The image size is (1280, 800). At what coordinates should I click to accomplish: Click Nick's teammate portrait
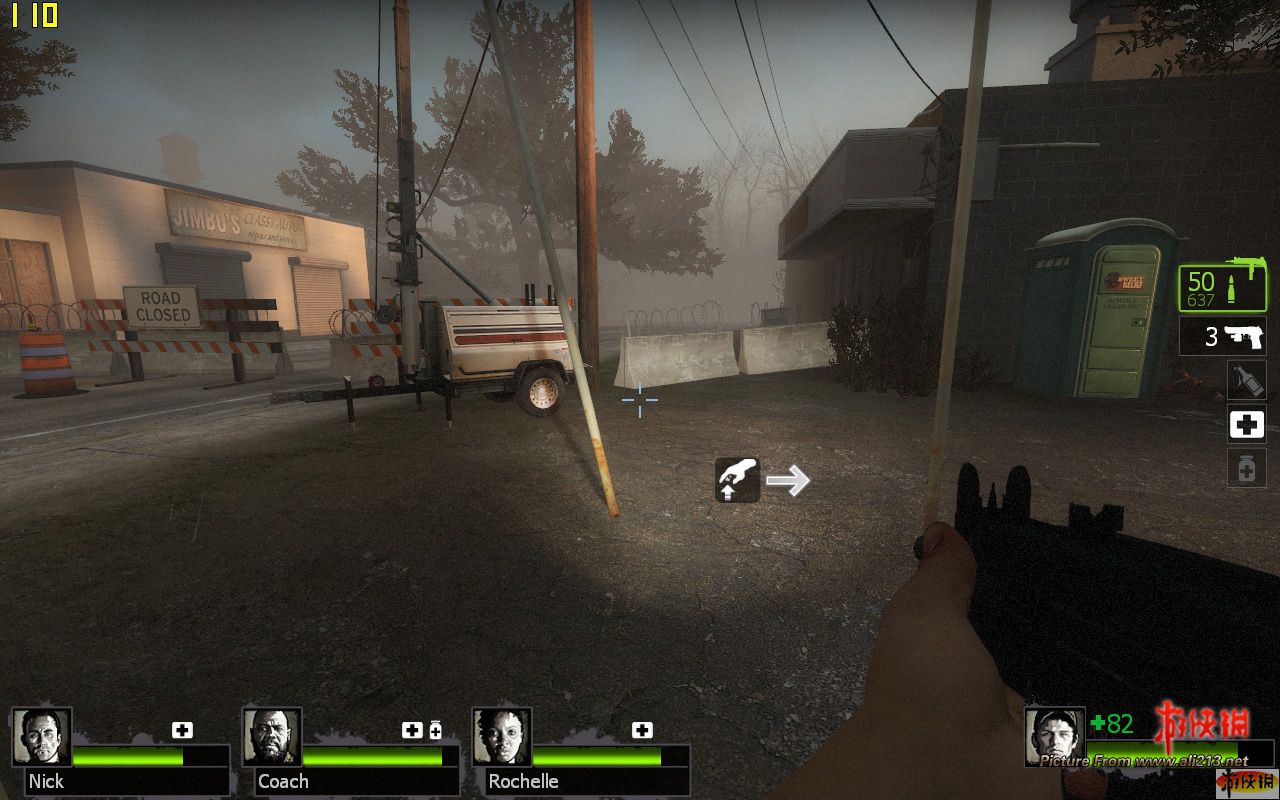pos(42,737)
